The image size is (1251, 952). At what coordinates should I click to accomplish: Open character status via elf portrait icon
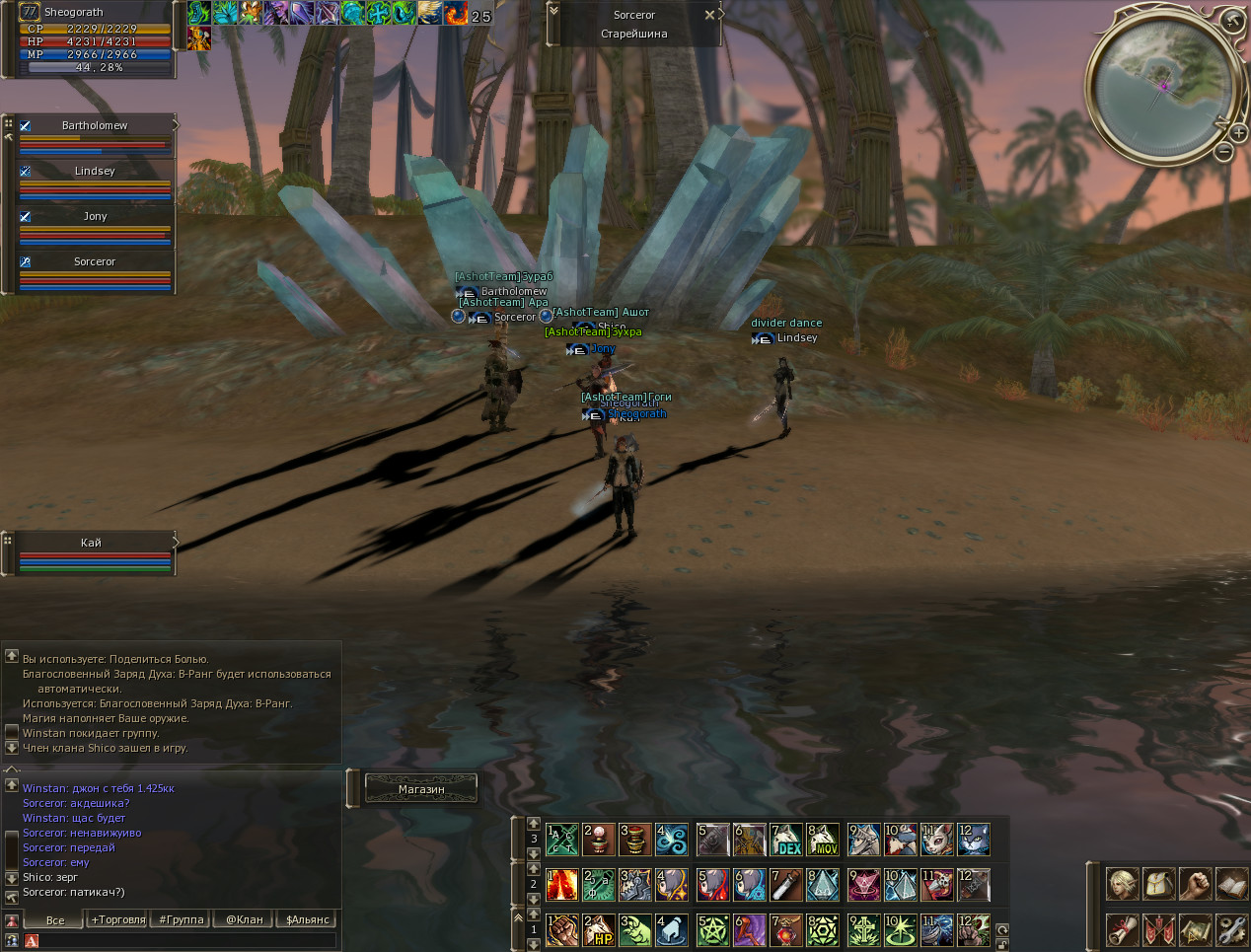pyautogui.click(x=1122, y=884)
